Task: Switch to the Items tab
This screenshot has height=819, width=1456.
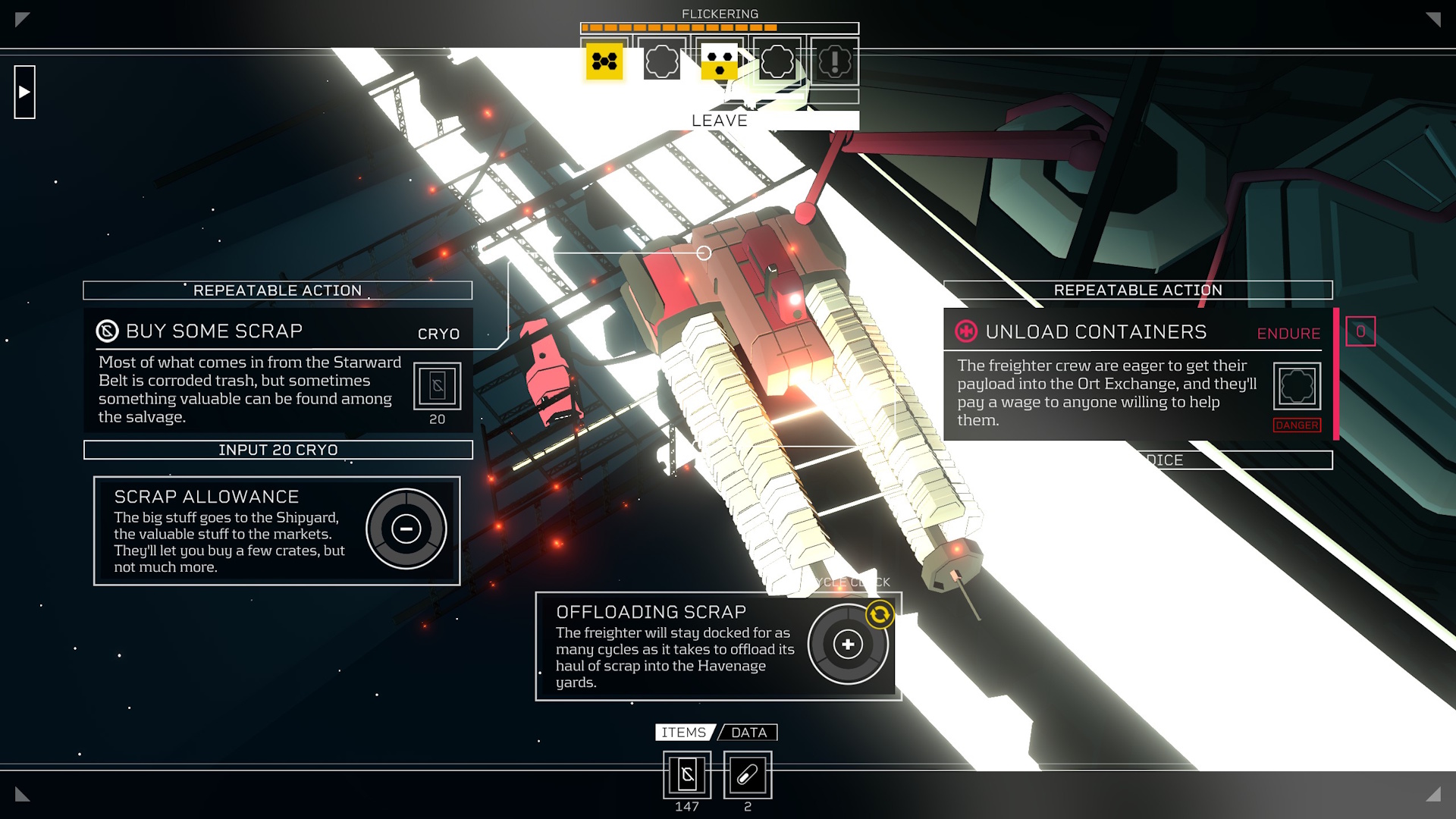Action: click(x=683, y=733)
